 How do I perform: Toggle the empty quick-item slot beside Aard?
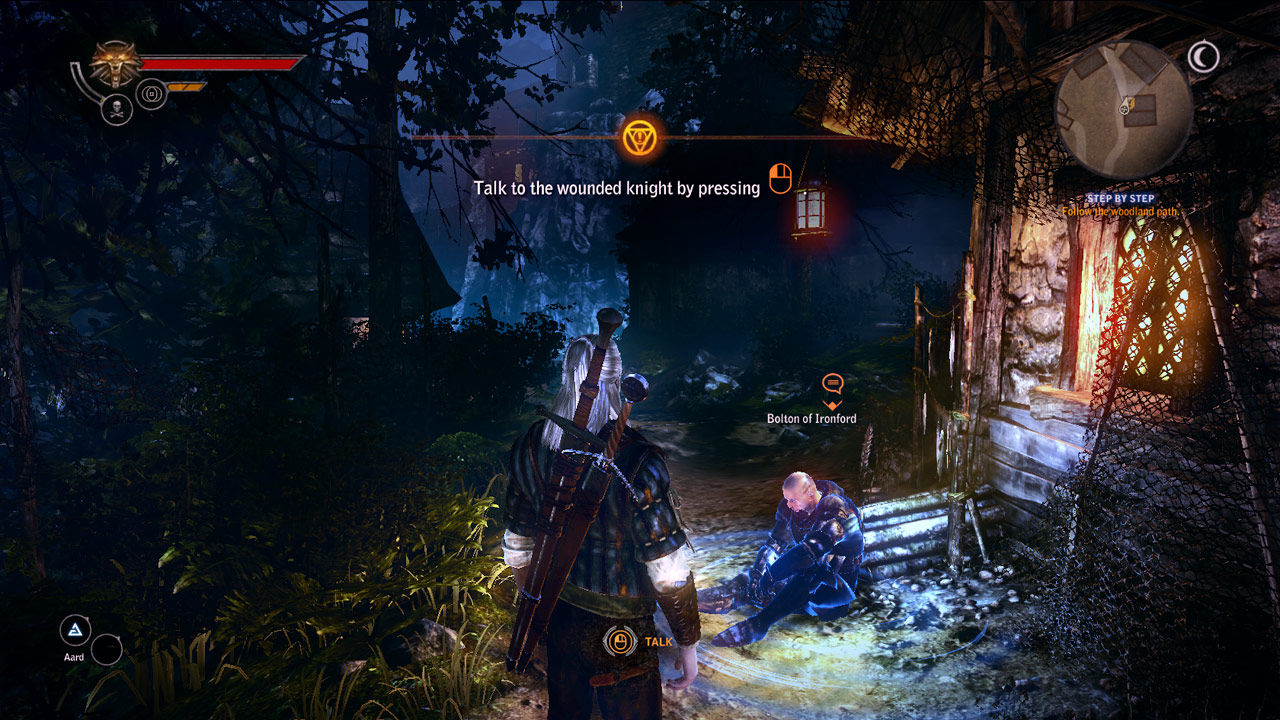106,649
